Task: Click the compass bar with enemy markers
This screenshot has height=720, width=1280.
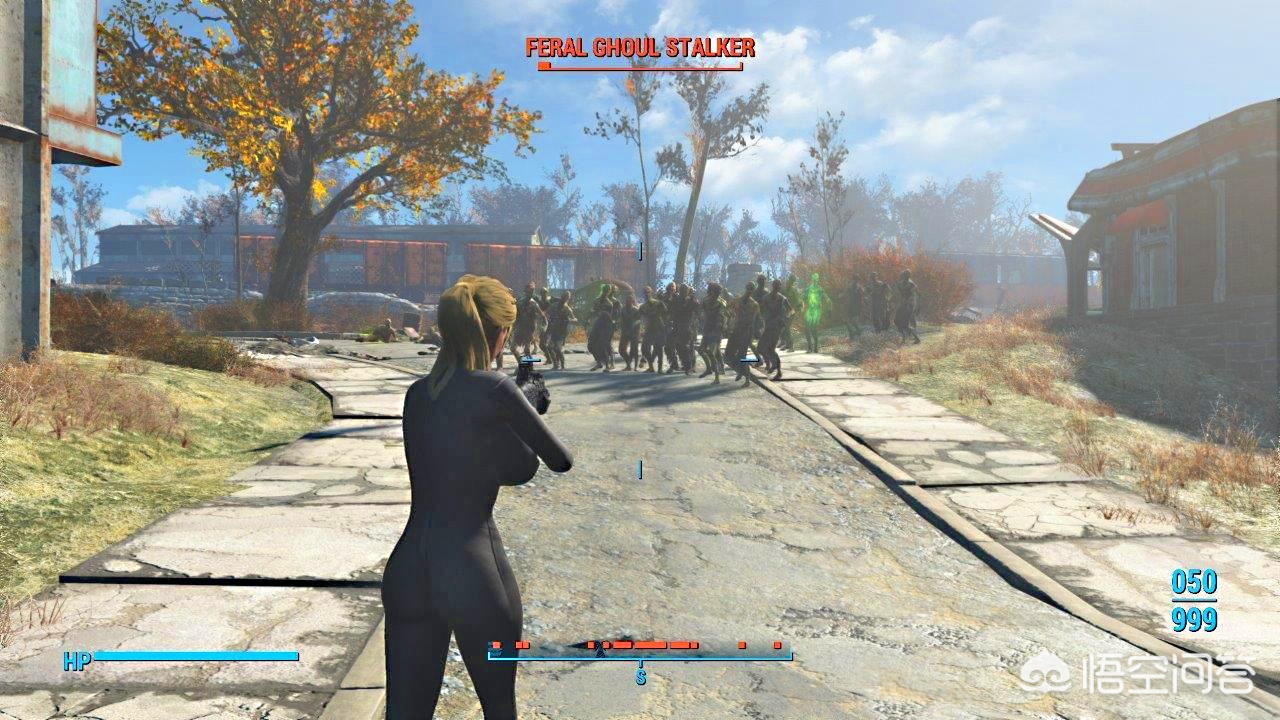Action: [x=640, y=651]
